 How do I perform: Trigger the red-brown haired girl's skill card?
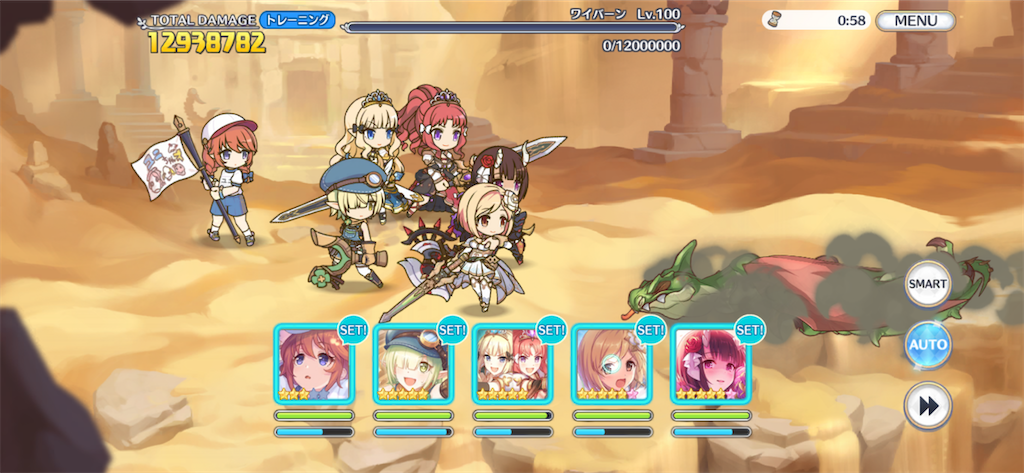(313, 364)
